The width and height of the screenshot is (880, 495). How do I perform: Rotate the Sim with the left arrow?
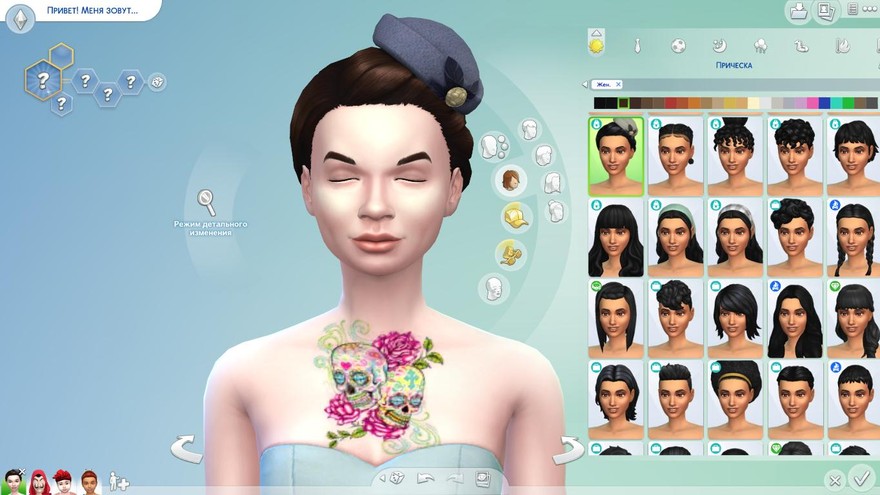coord(186,448)
